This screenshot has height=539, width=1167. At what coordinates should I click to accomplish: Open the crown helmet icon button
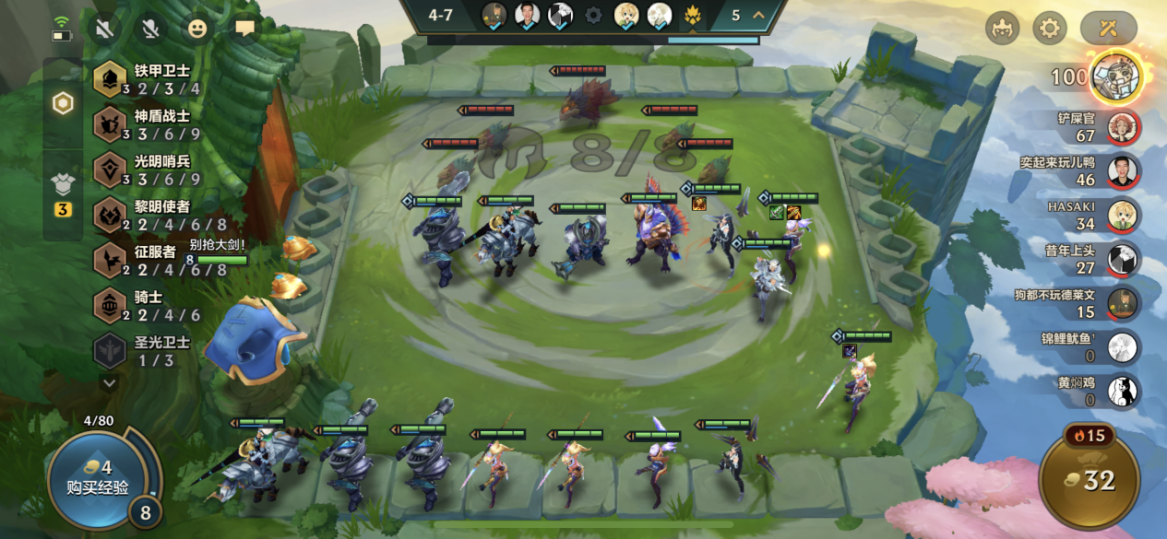pyautogui.click(x=1002, y=28)
